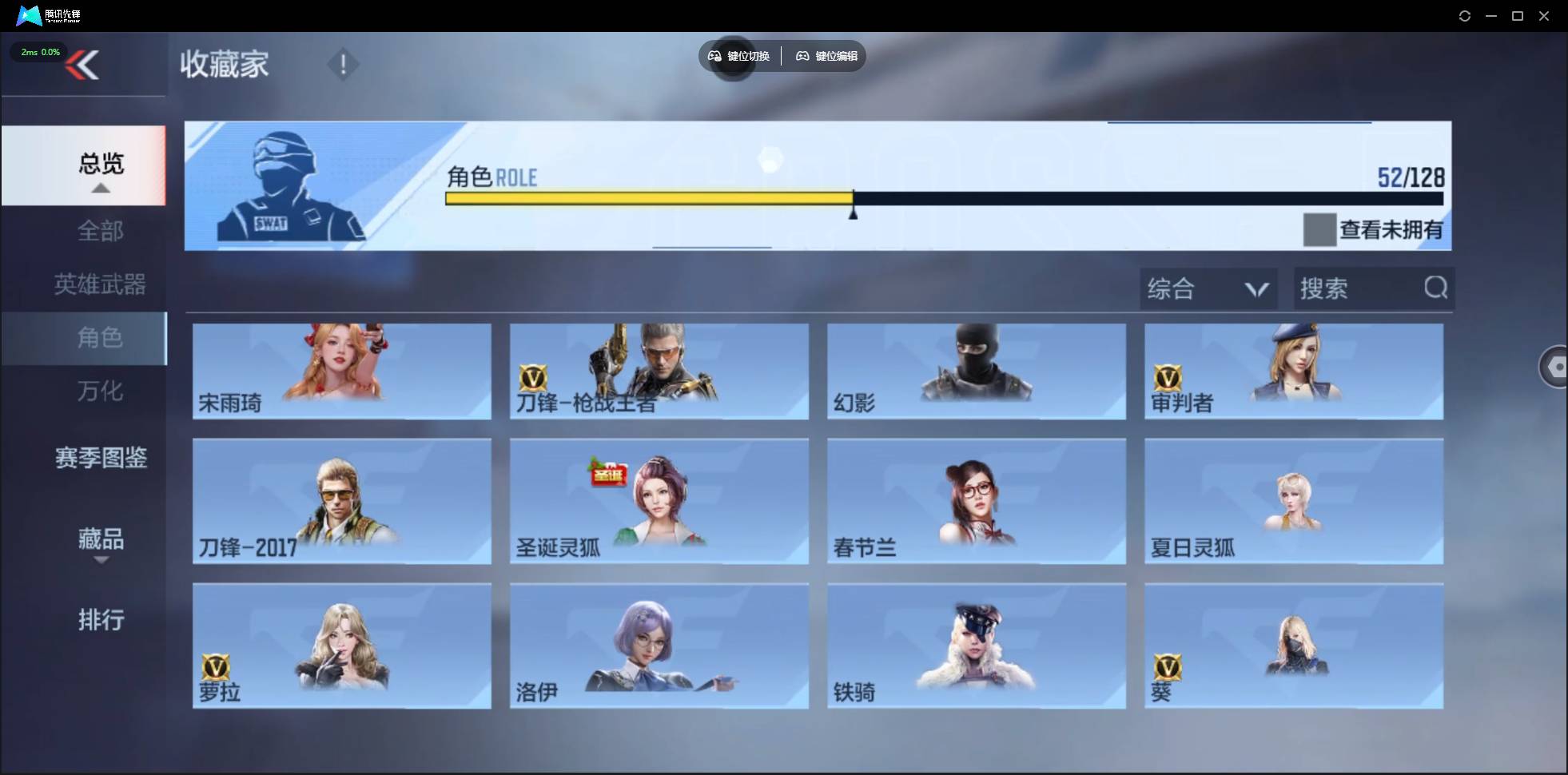
Task: Click the magnifier icon in the search box
Action: [x=1435, y=288]
